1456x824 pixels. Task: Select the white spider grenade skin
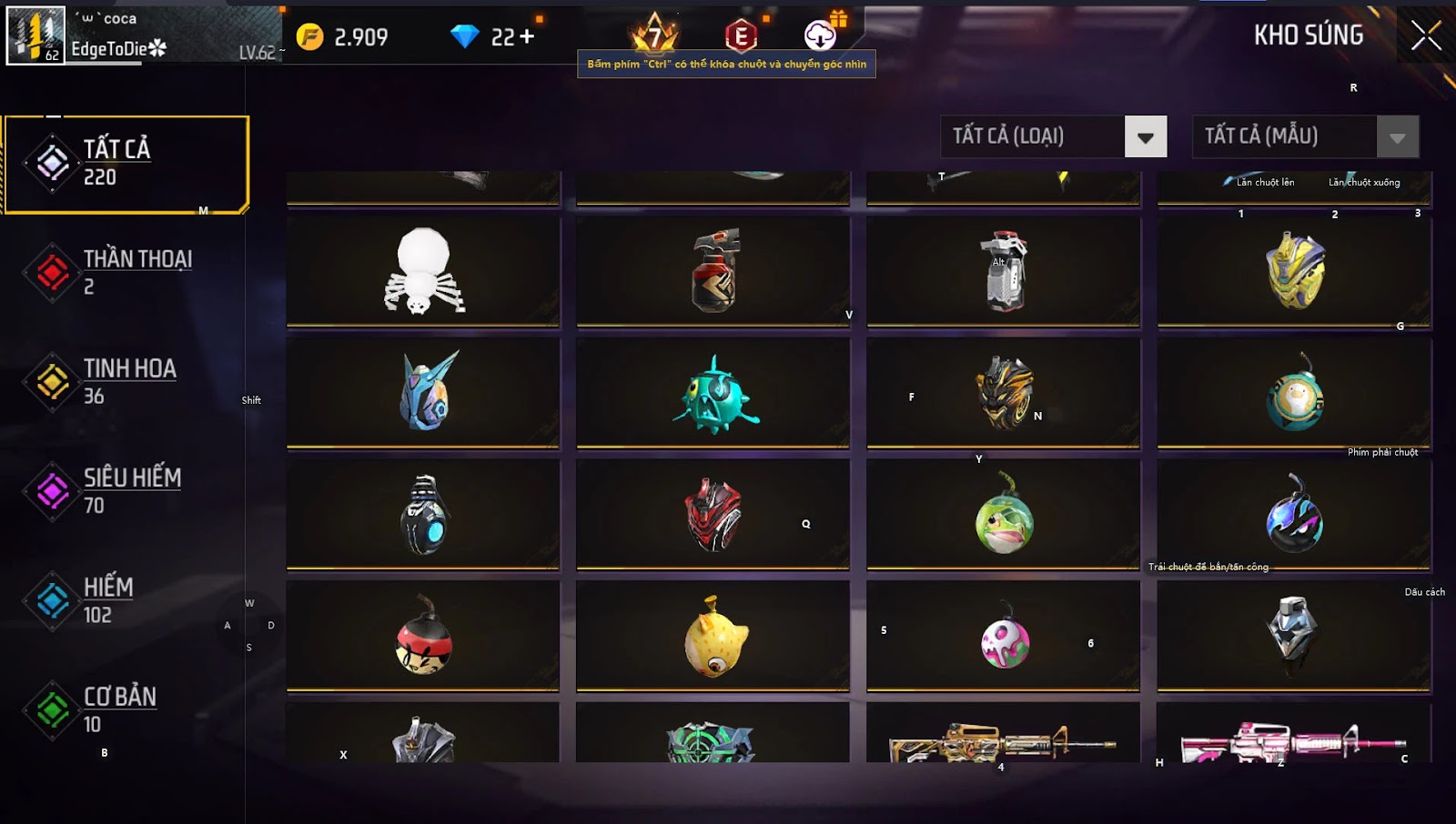coord(422,271)
